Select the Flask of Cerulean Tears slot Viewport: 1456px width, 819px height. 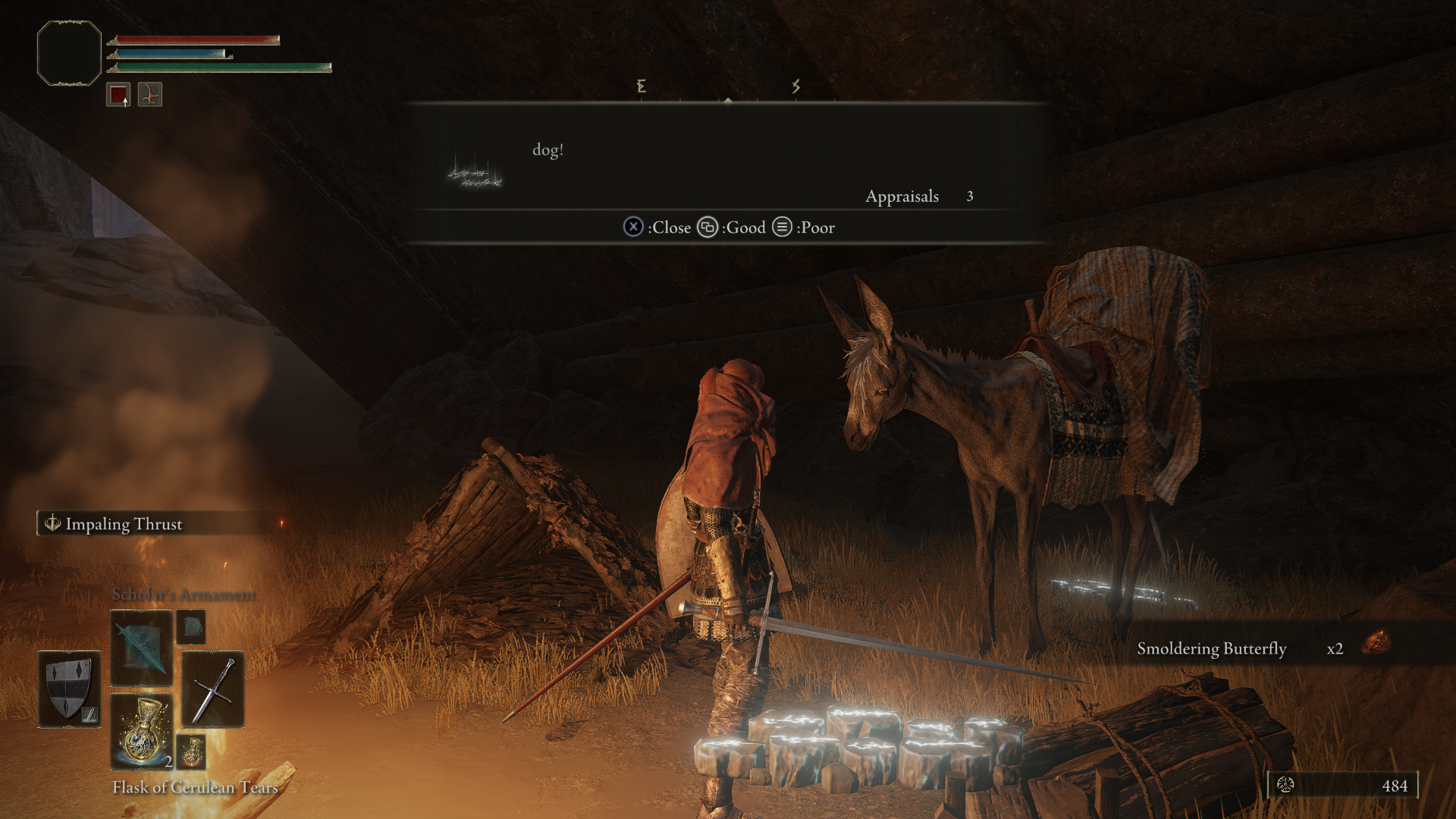click(142, 732)
